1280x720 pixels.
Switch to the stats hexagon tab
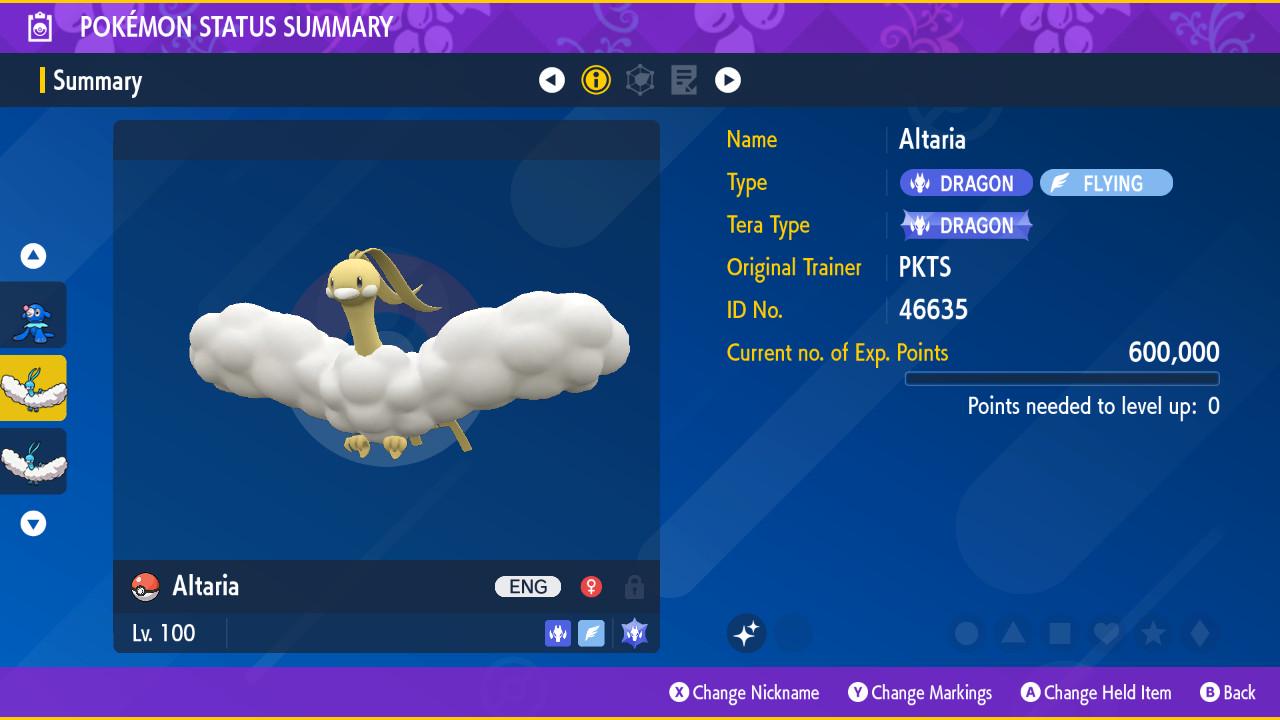(640, 80)
